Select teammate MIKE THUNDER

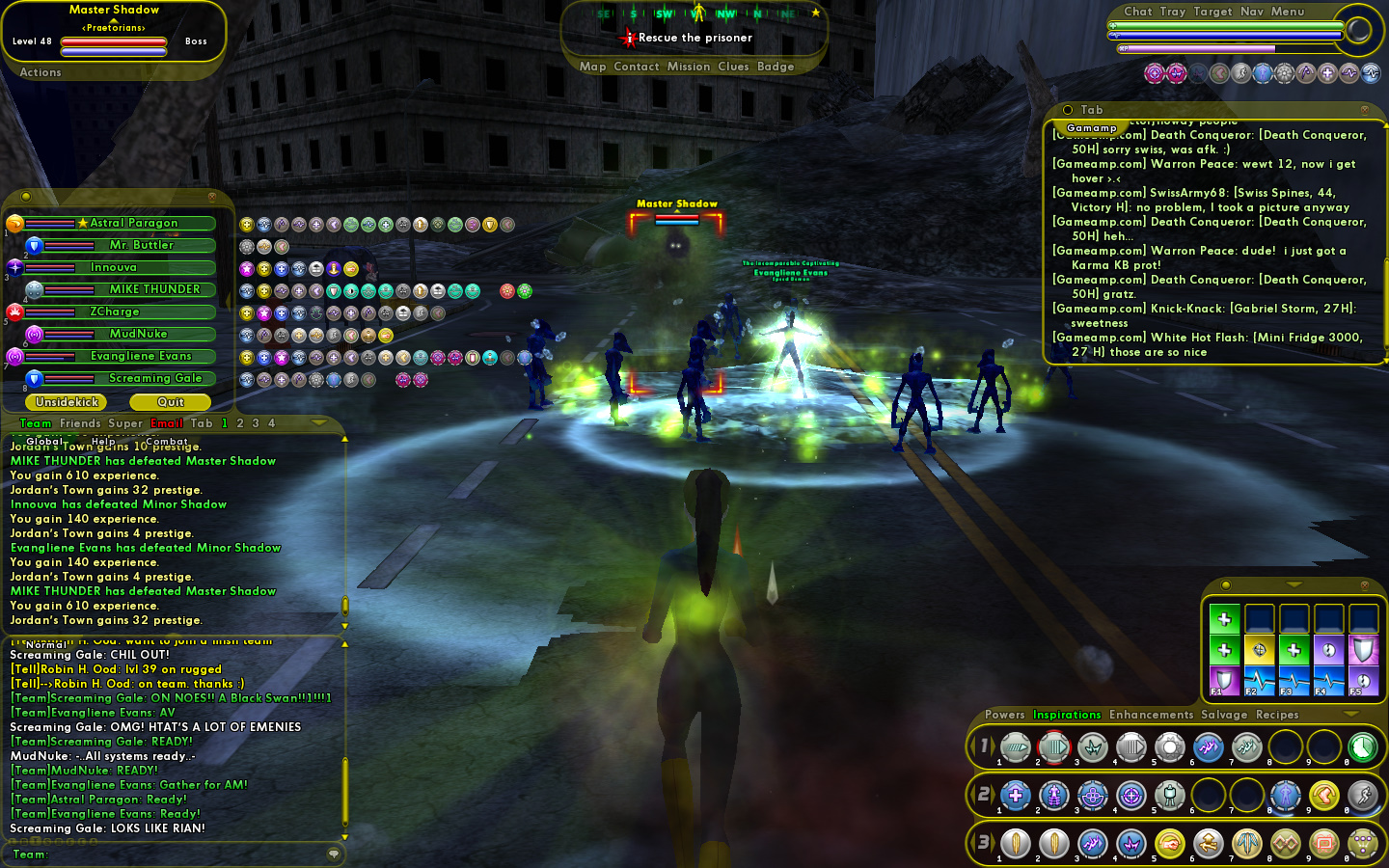[x=154, y=289]
